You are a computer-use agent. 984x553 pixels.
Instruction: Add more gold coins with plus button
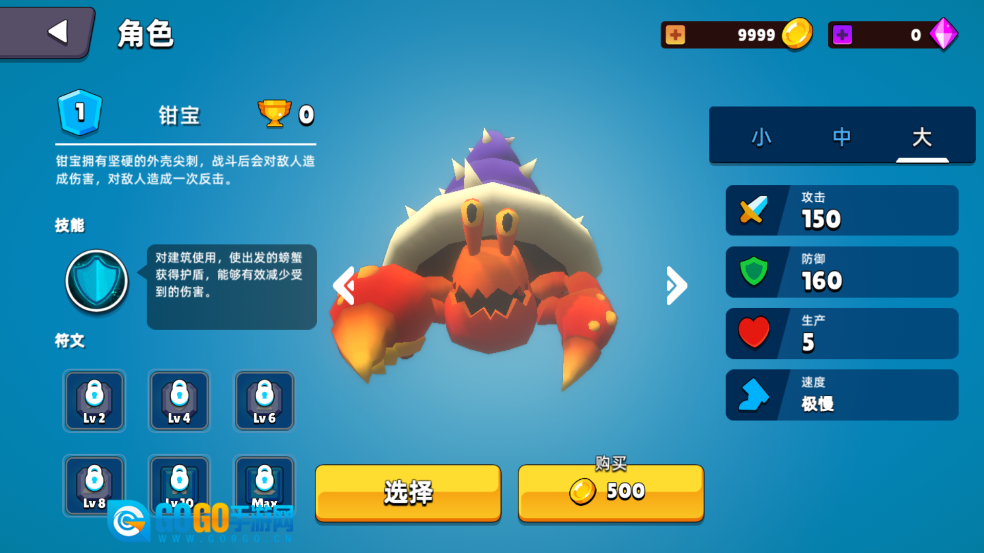pyautogui.click(x=676, y=35)
